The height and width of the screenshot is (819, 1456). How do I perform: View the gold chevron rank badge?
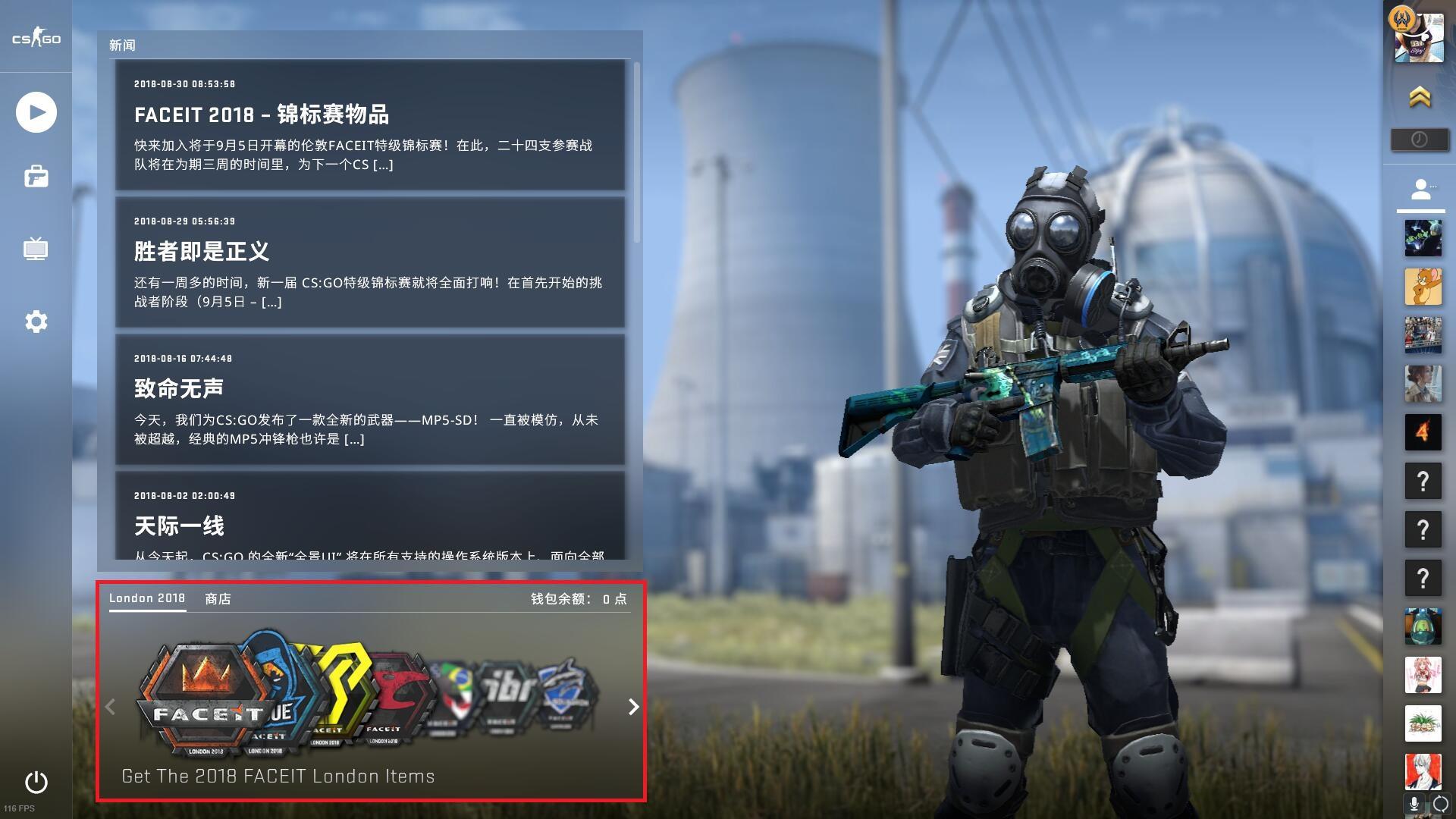(1420, 97)
